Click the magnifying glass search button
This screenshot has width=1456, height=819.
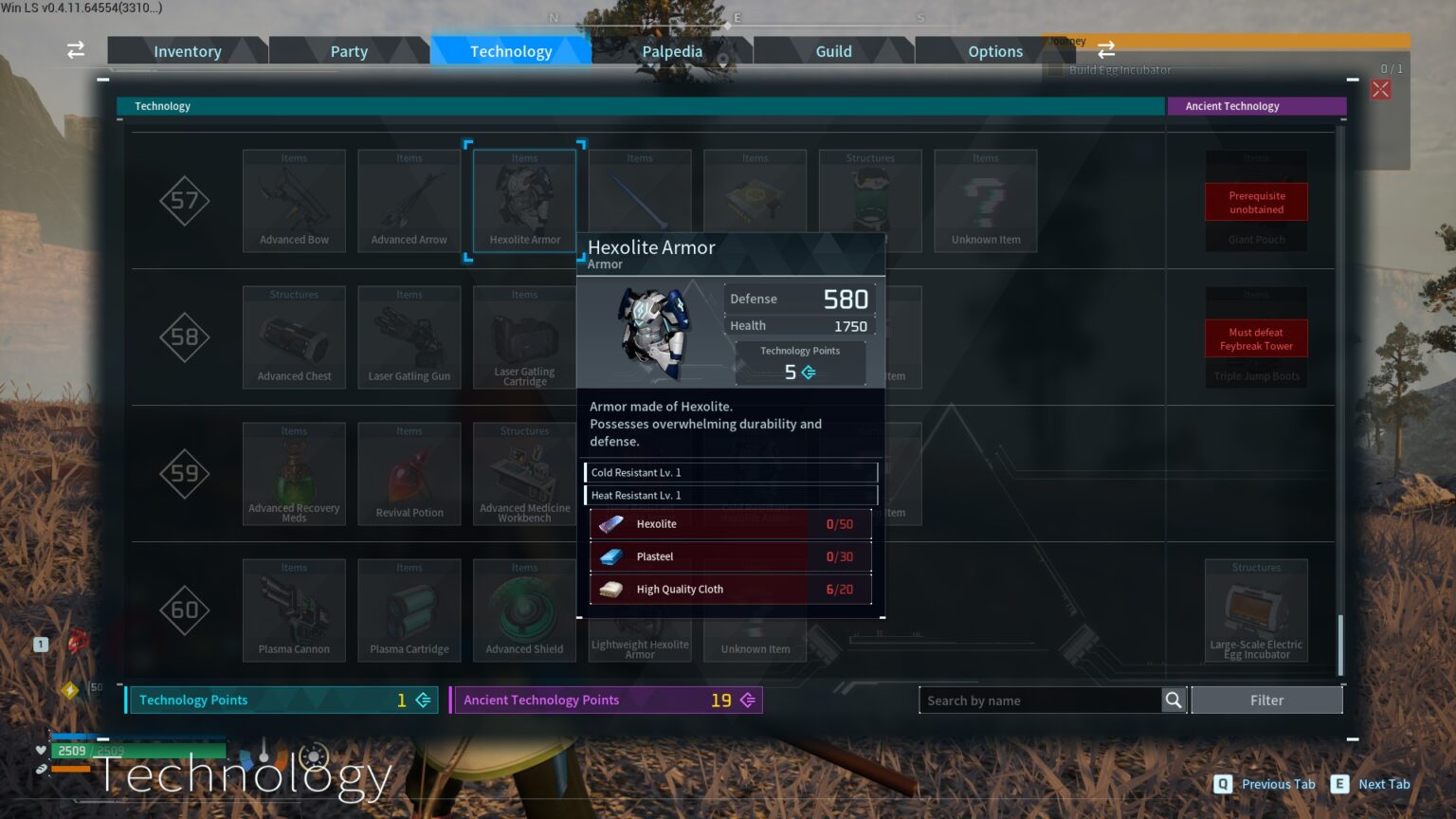pyautogui.click(x=1174, y=701)
